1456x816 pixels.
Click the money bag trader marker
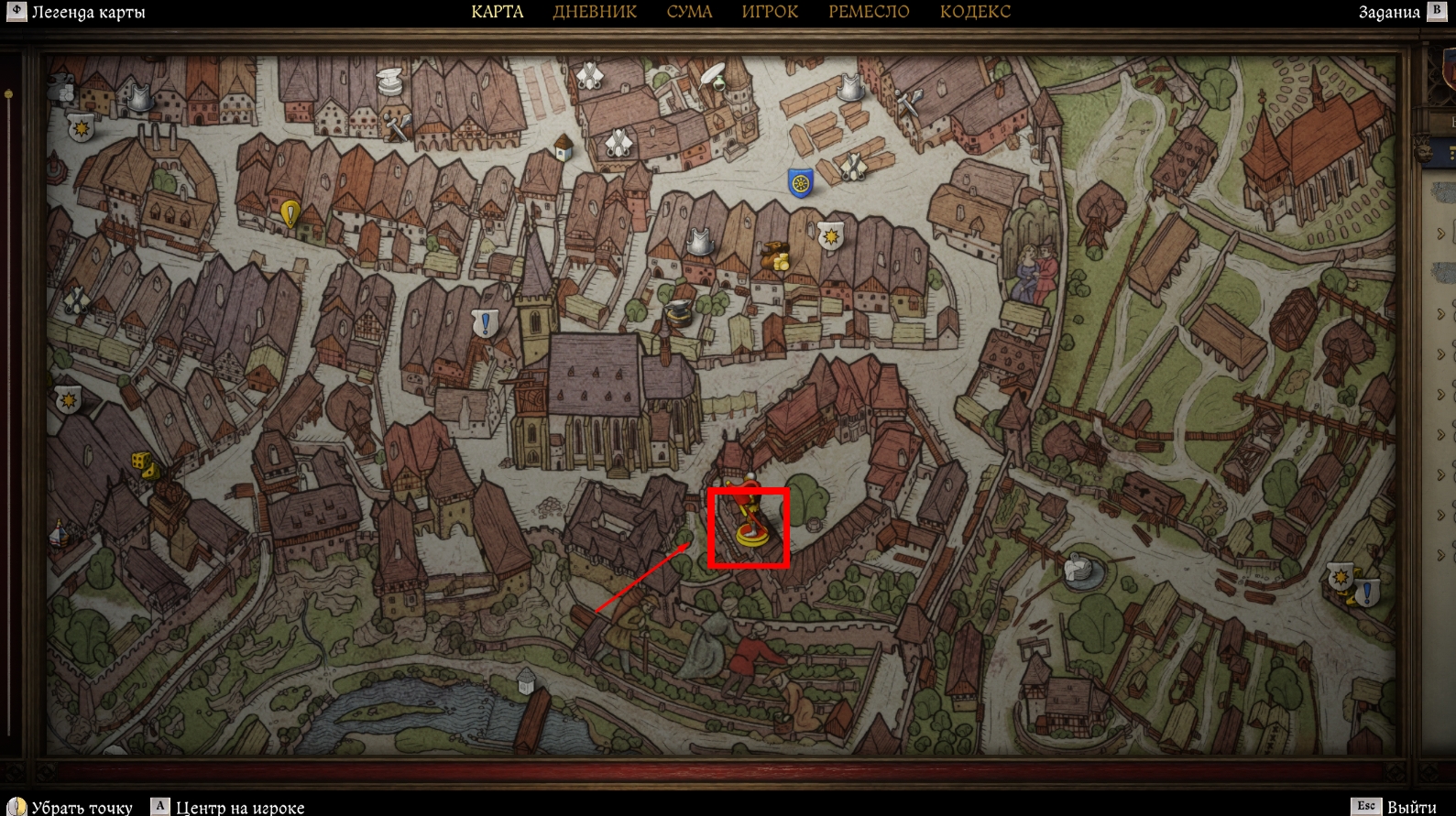click(775, 256)
